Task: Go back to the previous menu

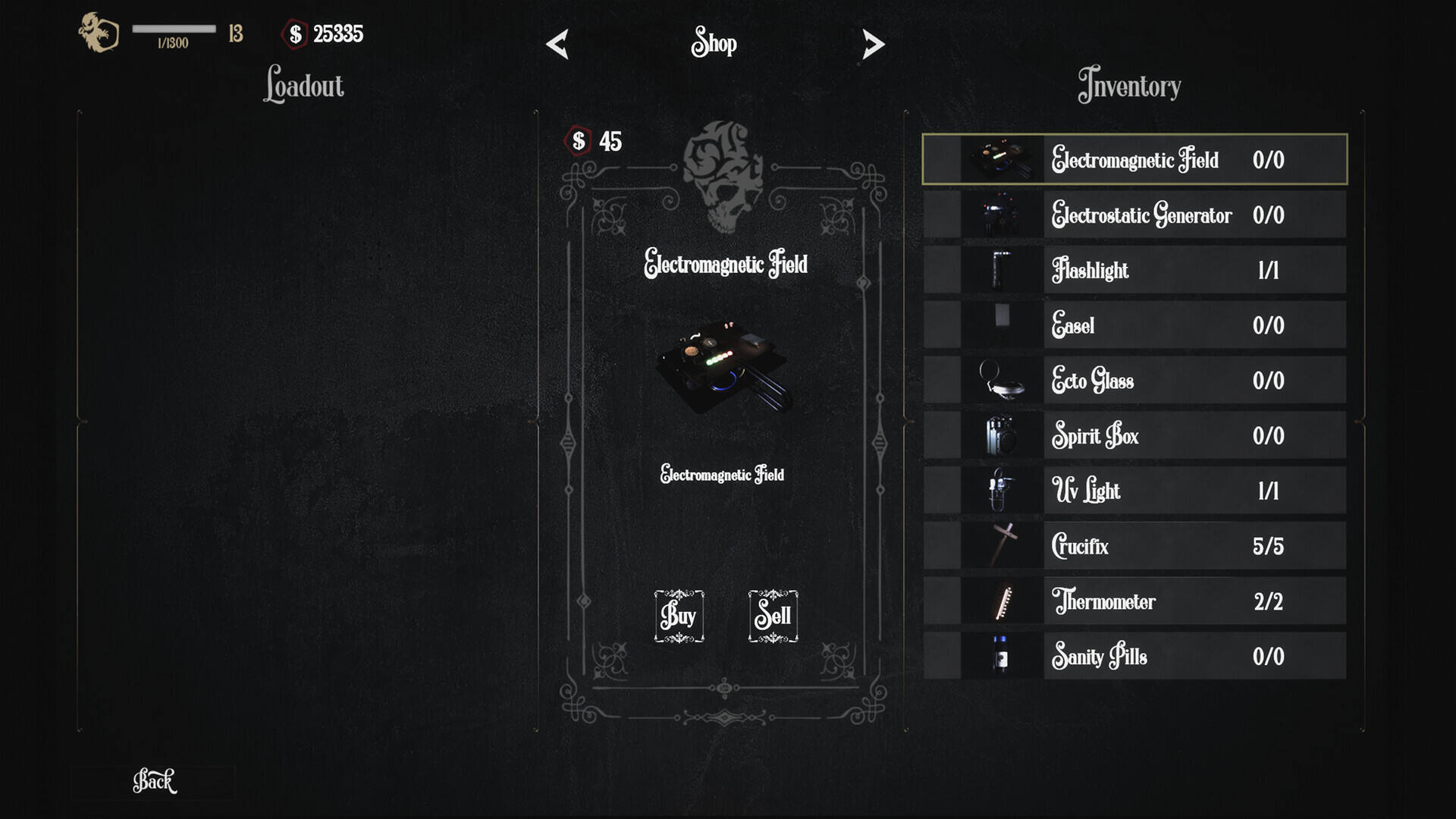Action: click(x=154, y=781)
